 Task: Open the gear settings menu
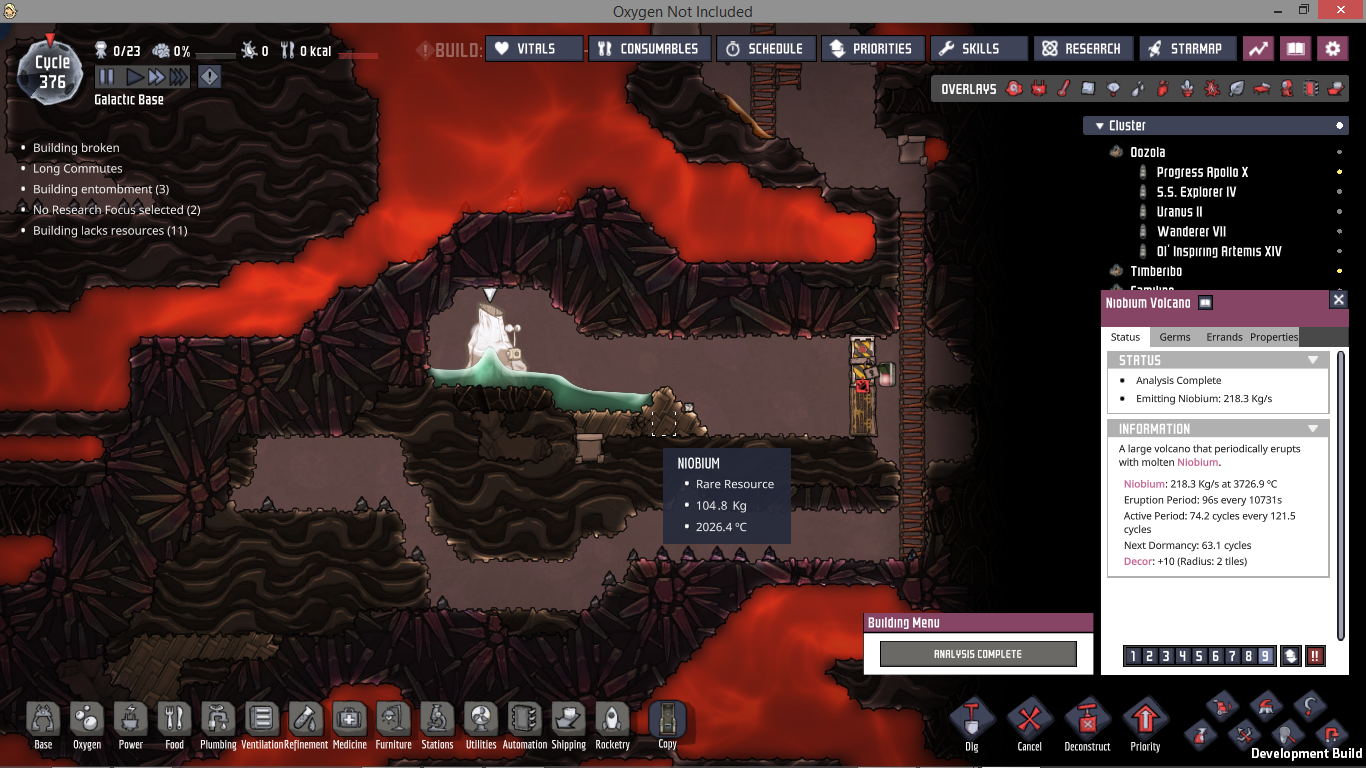point(1332,48)
